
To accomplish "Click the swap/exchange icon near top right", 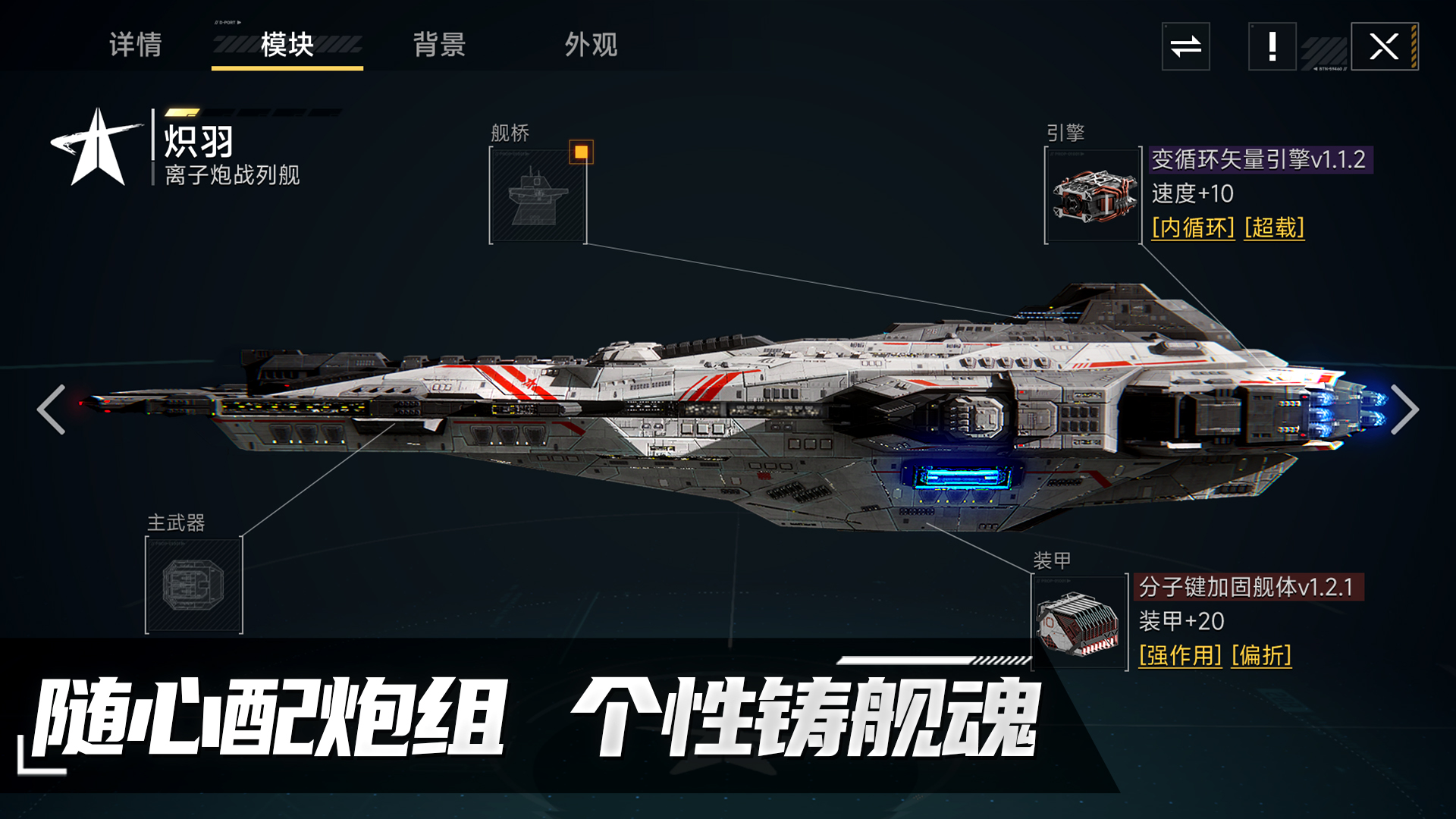I will (1185, 47).
